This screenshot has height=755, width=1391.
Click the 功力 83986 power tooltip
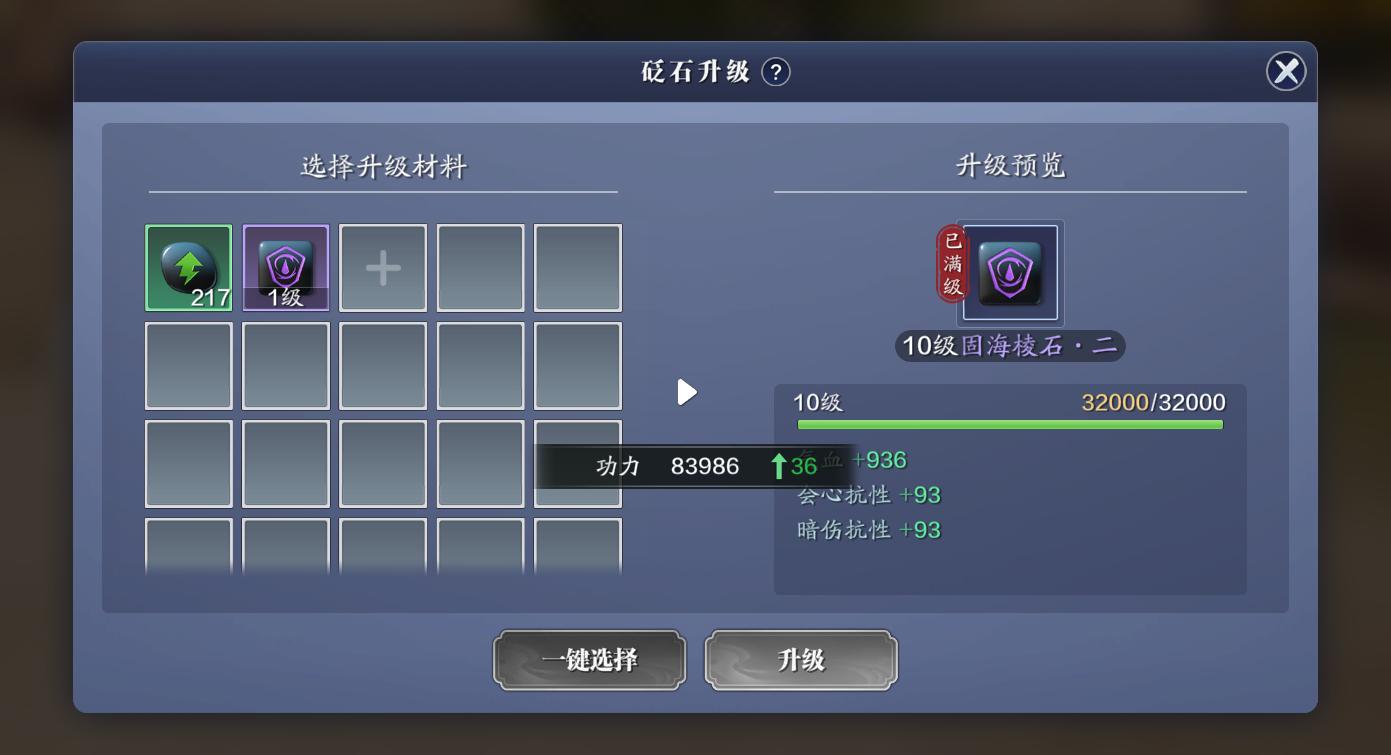pos(695,465)
